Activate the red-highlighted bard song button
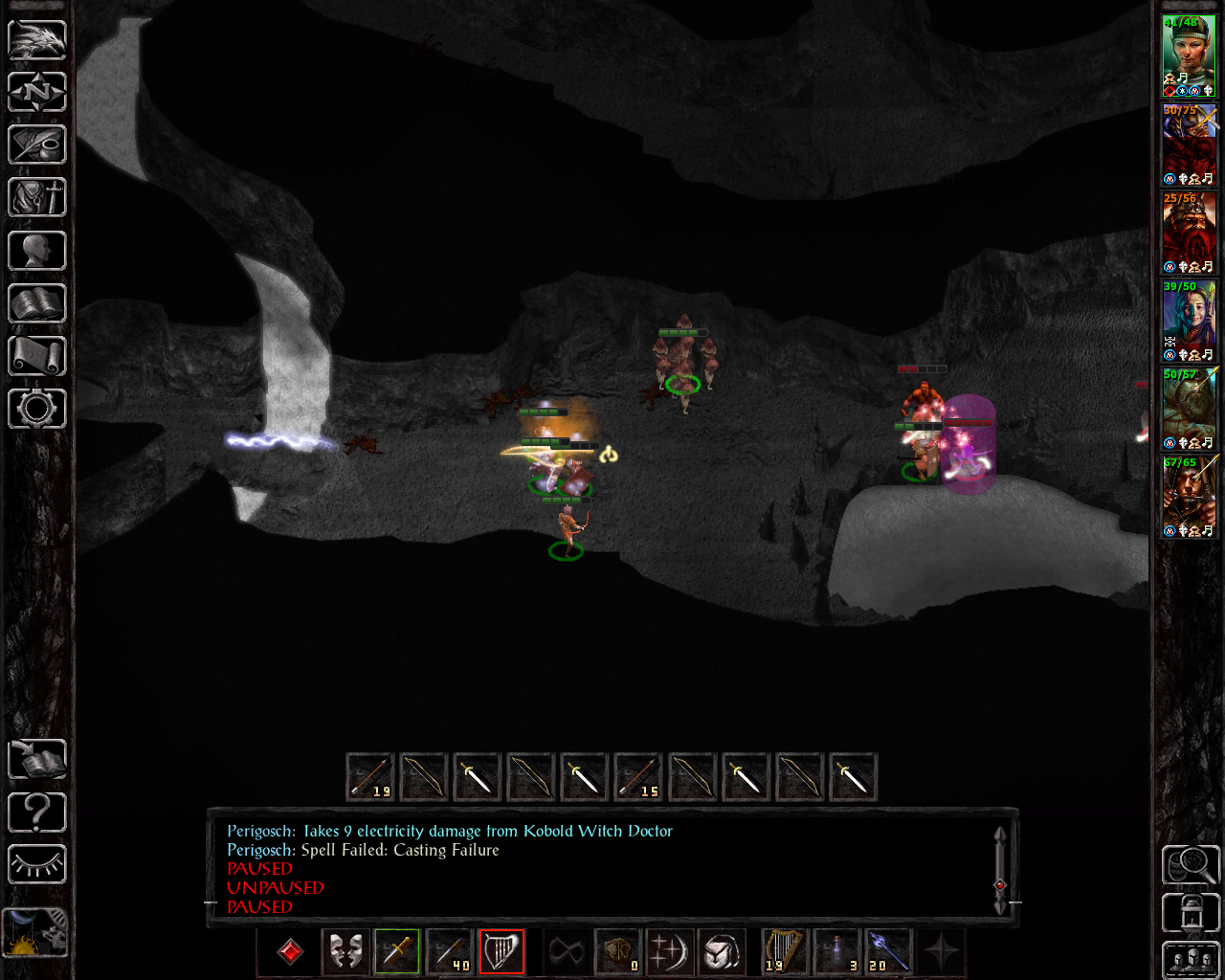 pyautogui.click(x=501, y=952)
